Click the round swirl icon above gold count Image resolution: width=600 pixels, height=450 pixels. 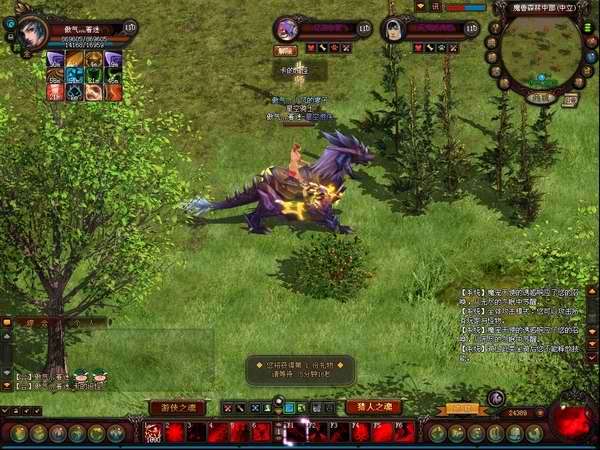pyautogui.click(x=496, y=399)
